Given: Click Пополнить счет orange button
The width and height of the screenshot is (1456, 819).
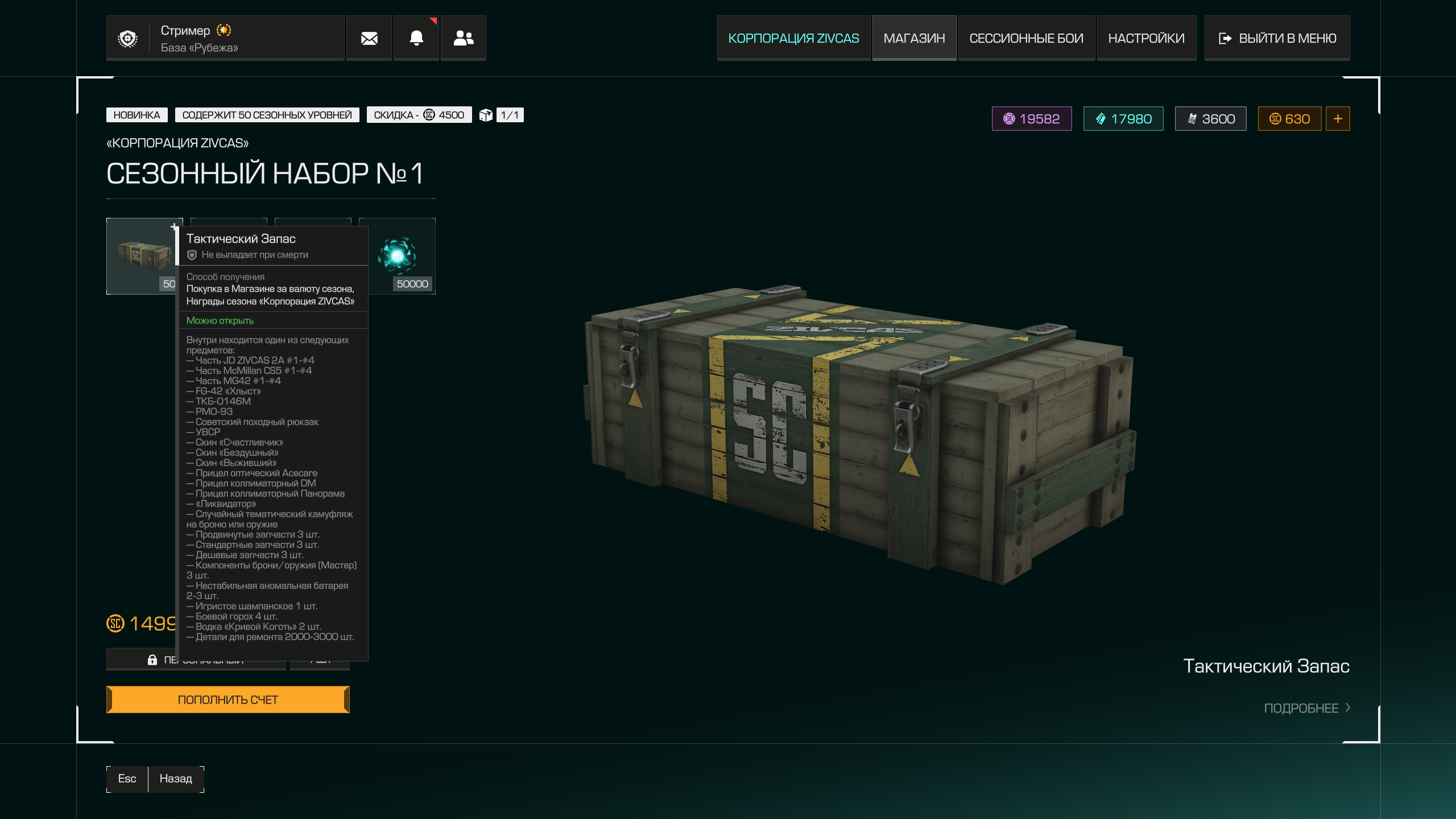Looking at the screenshot, I should (x=228, y=700).
